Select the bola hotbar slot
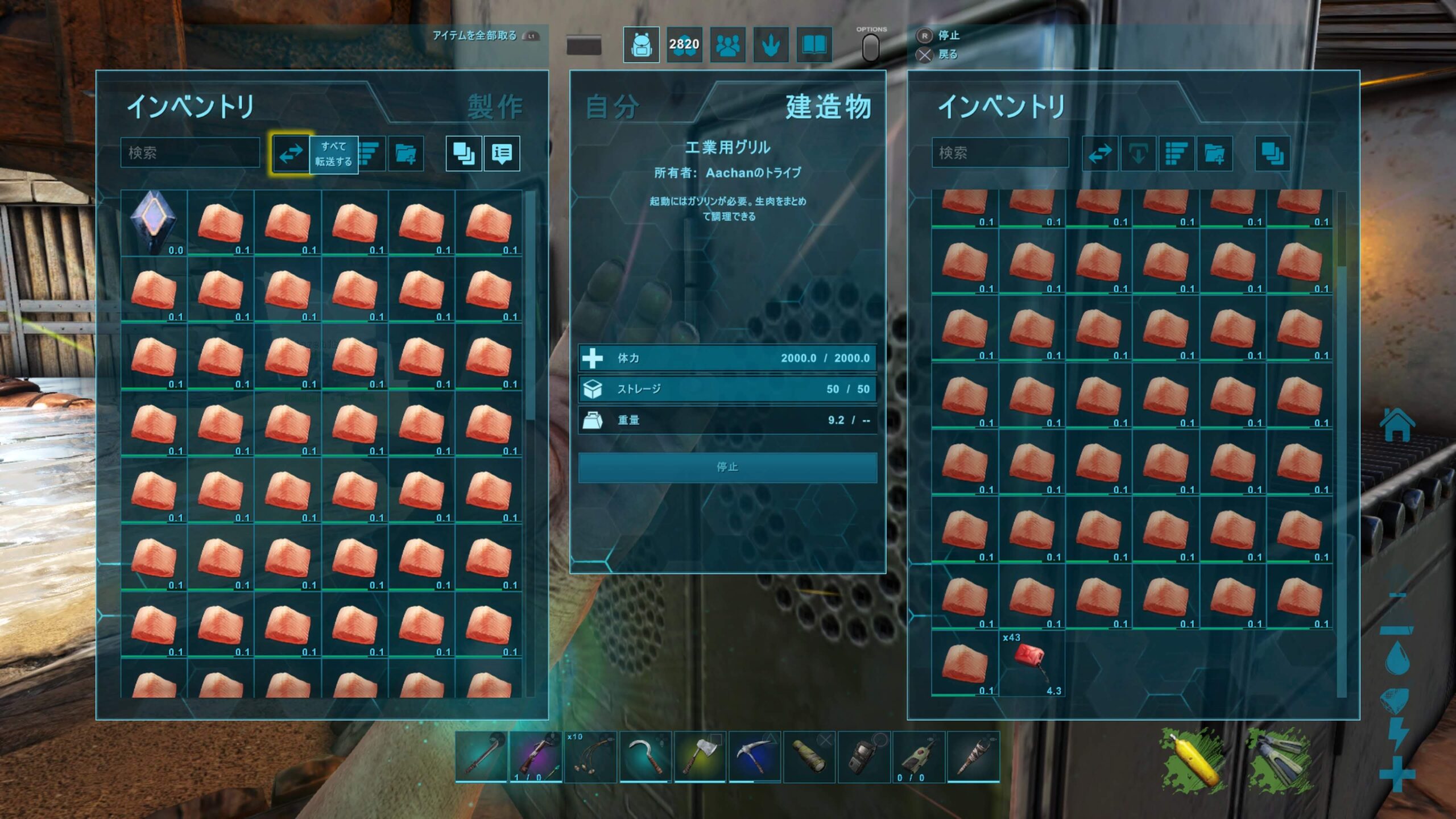 coord(591,756)
